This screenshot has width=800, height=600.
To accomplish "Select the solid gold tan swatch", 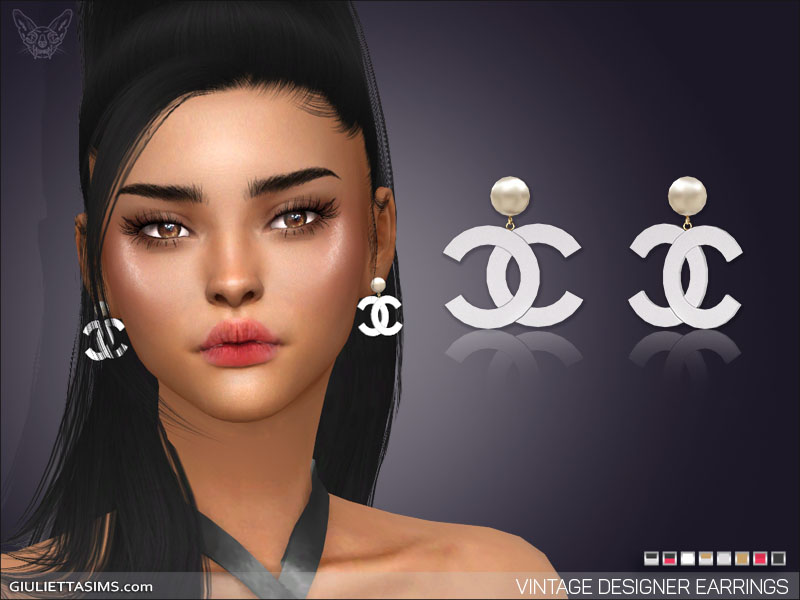I will click(x=742, y=558).
